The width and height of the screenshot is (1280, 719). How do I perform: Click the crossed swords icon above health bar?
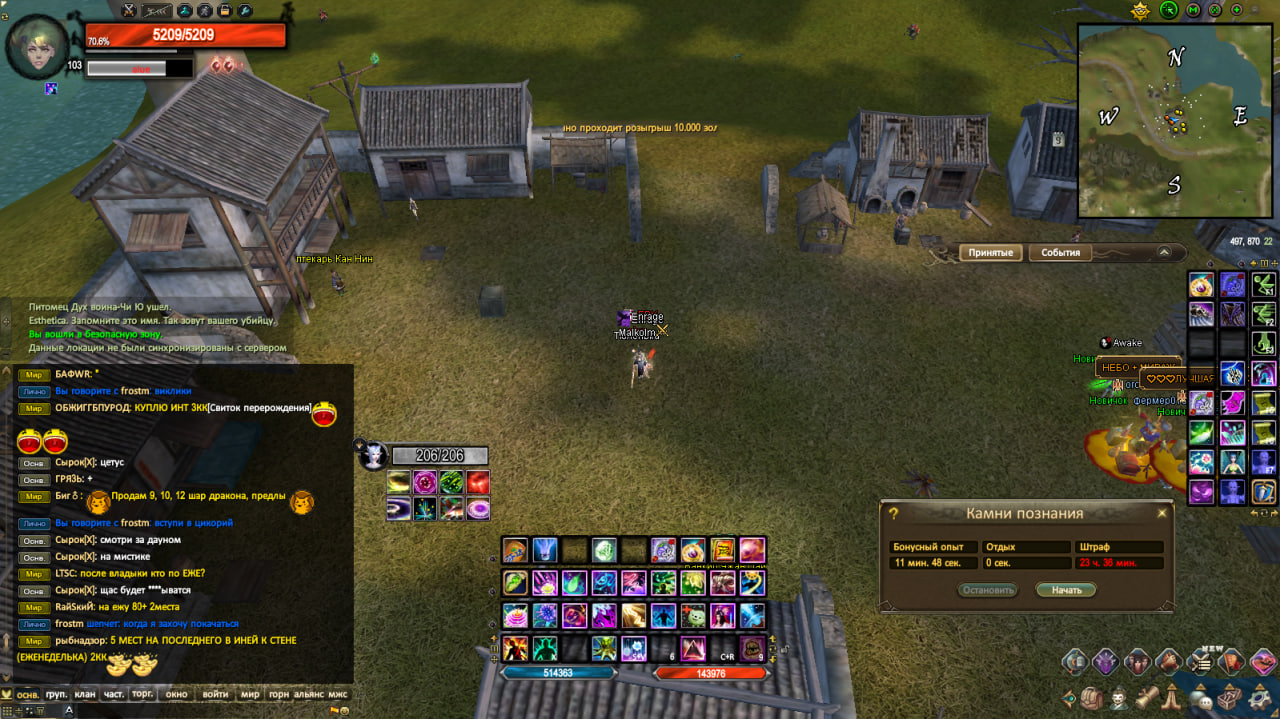pos(129,11)
